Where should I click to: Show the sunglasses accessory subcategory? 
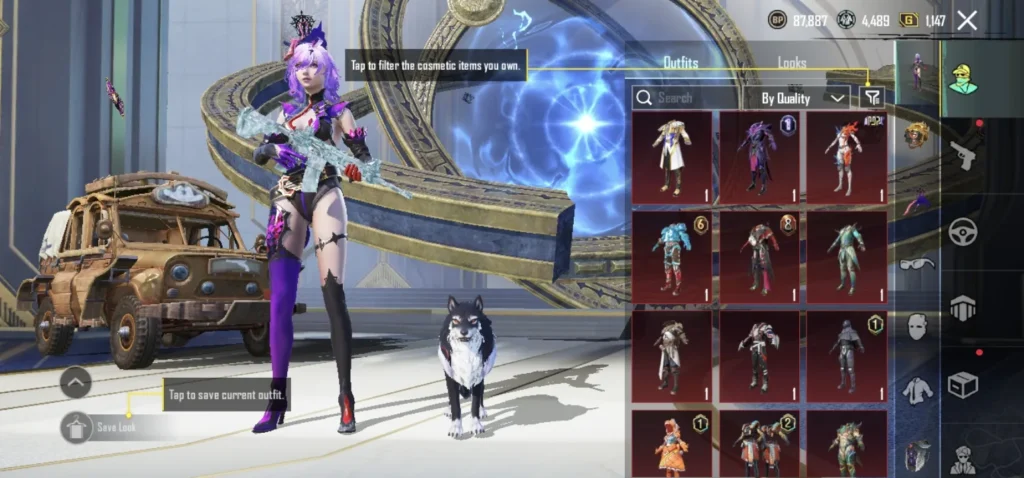pos(915,265)
